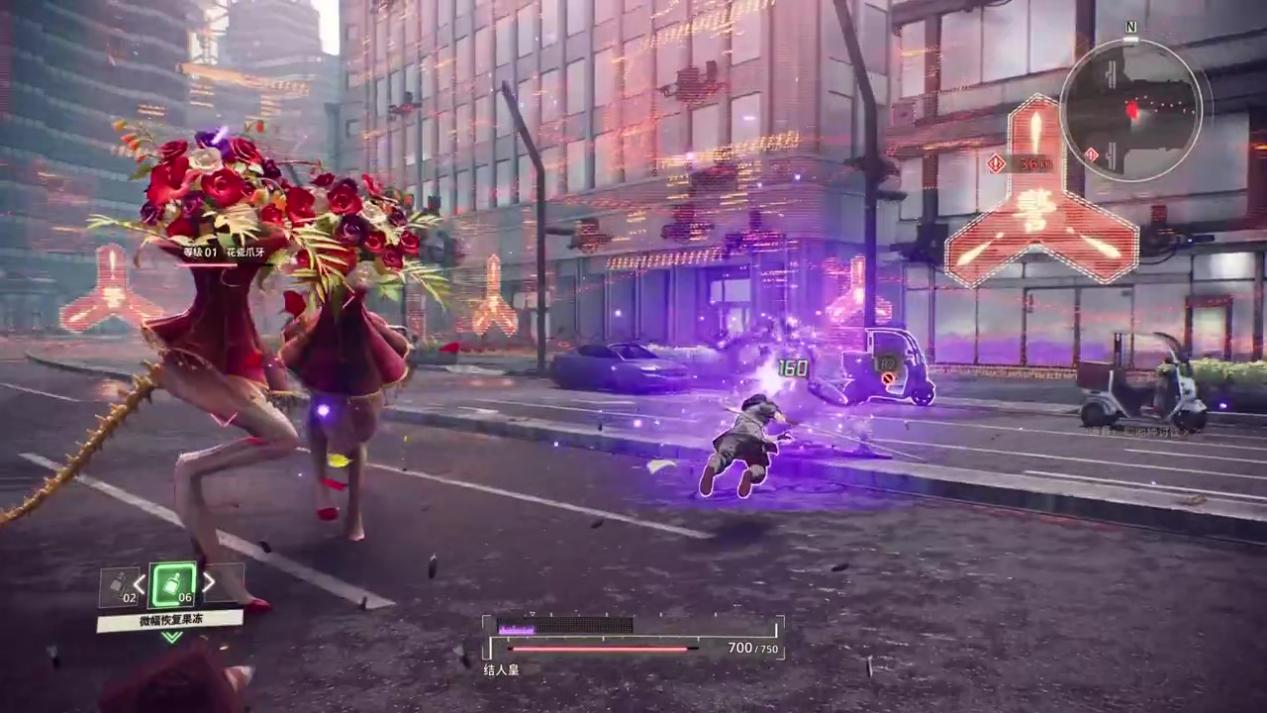The width and height of the screenshot is (1267, 713).
Task: Click the red objective marker on the minimap
Action: coord(1132,111)
